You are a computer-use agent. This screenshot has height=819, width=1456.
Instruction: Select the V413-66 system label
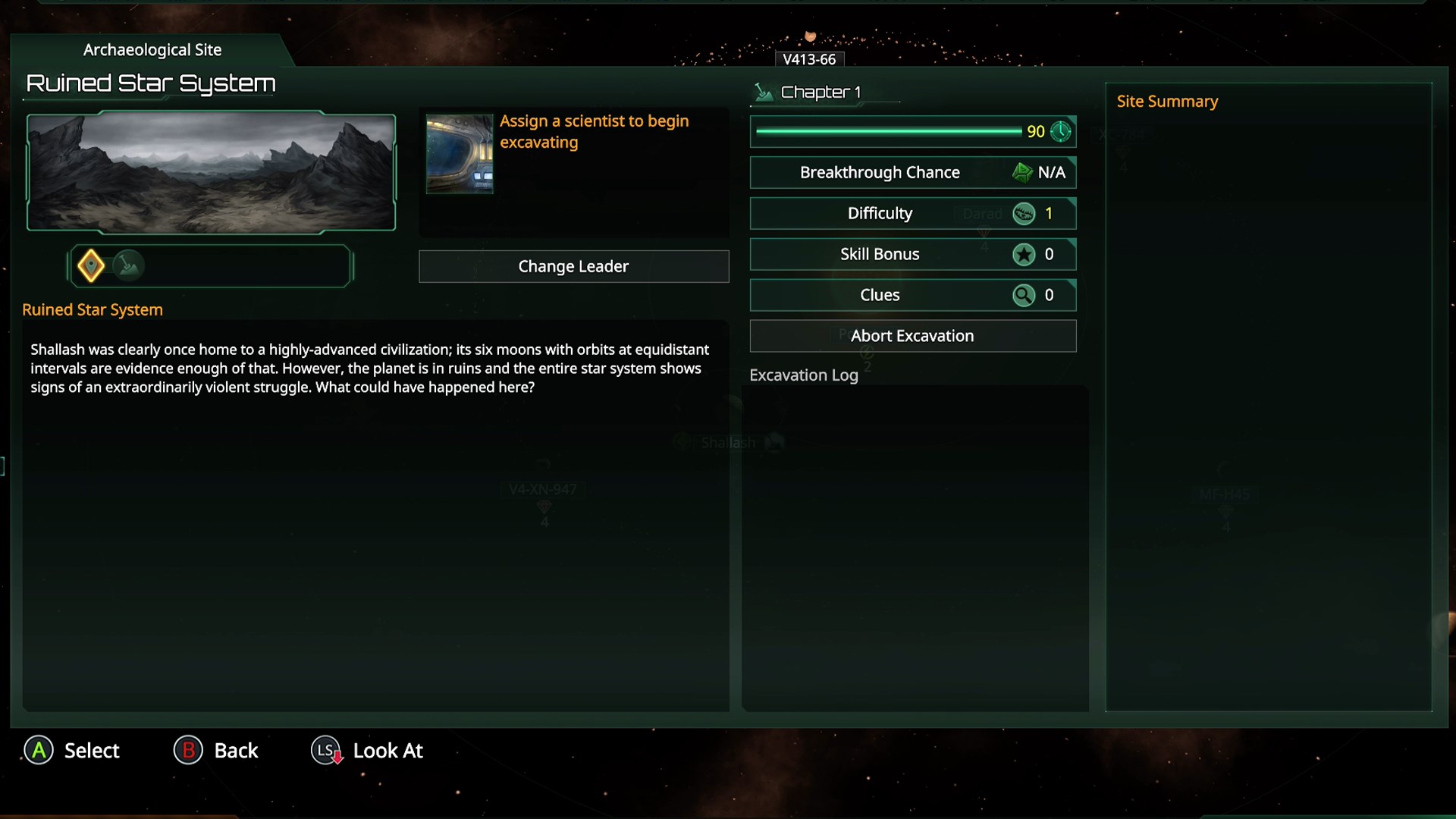(x=809, y=59)
